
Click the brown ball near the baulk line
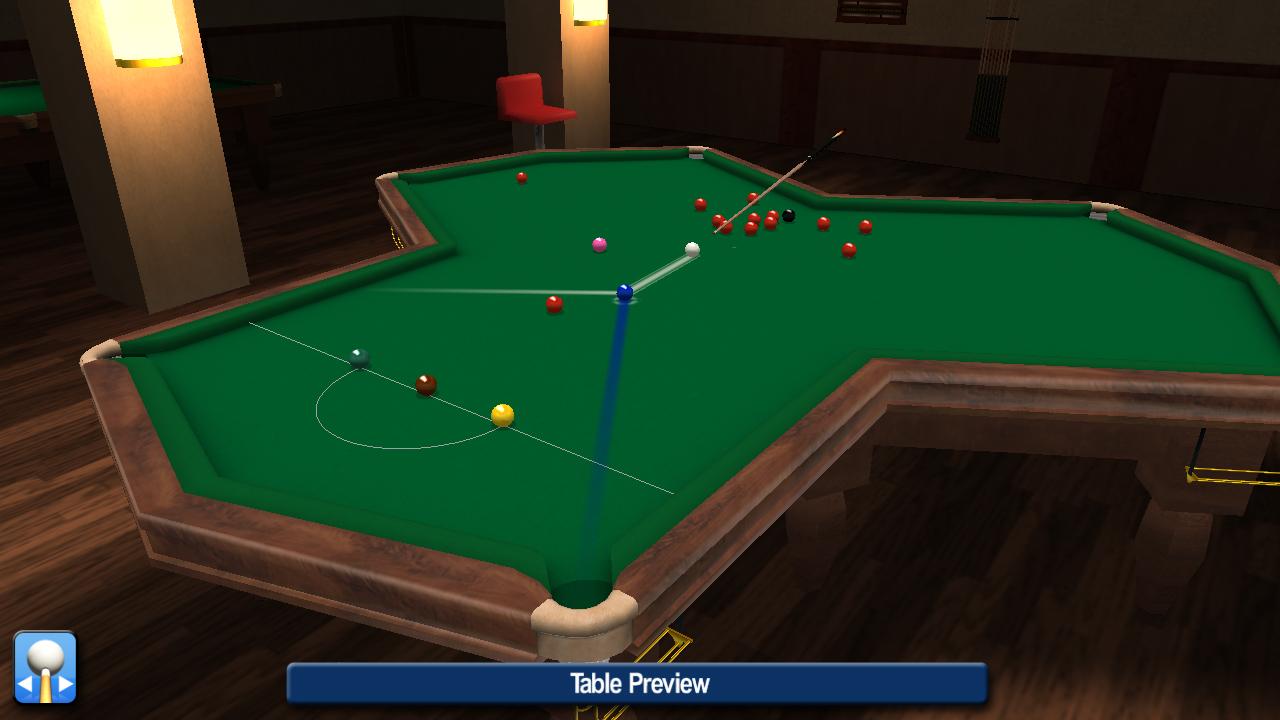click(424, 382)
